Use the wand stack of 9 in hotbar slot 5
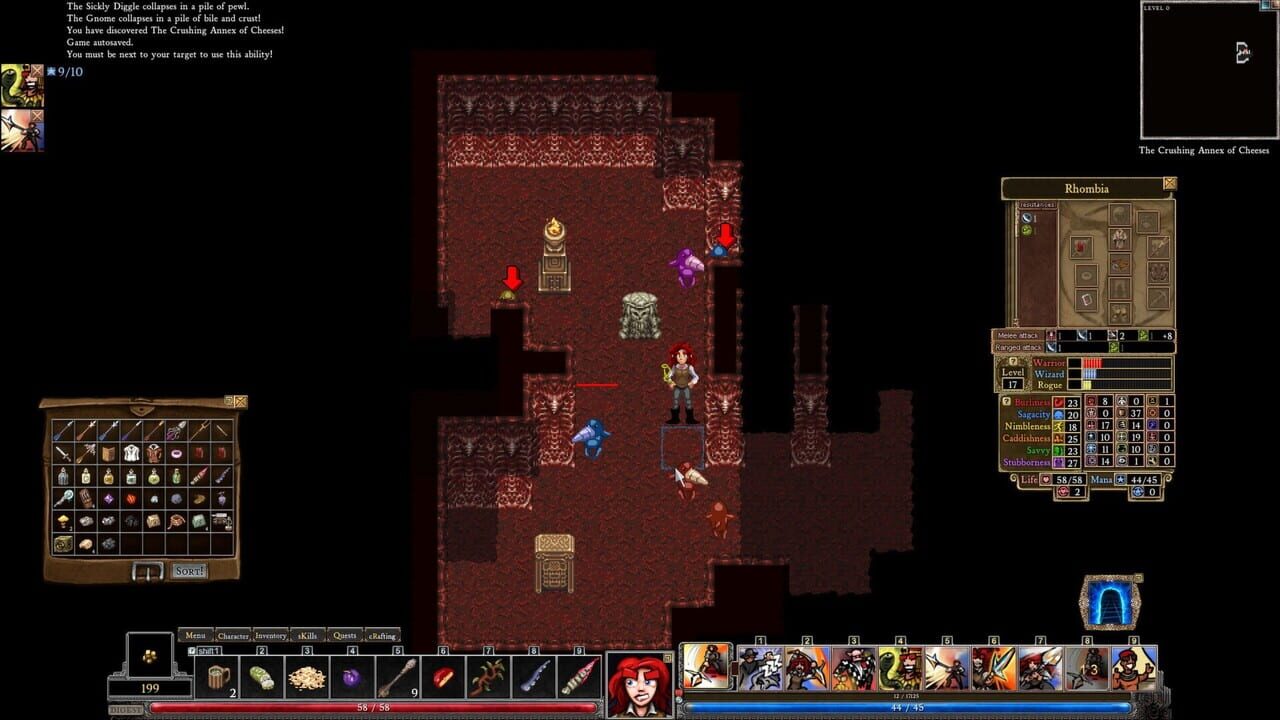1280x720 pixels. point(398,676)
